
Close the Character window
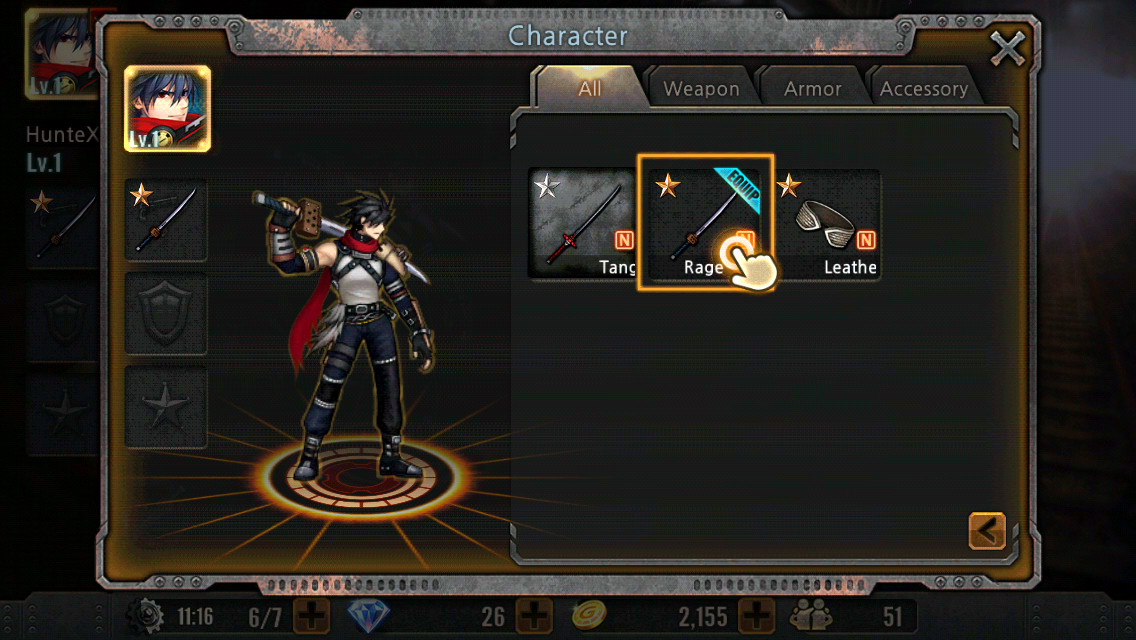pos(1006,47)
